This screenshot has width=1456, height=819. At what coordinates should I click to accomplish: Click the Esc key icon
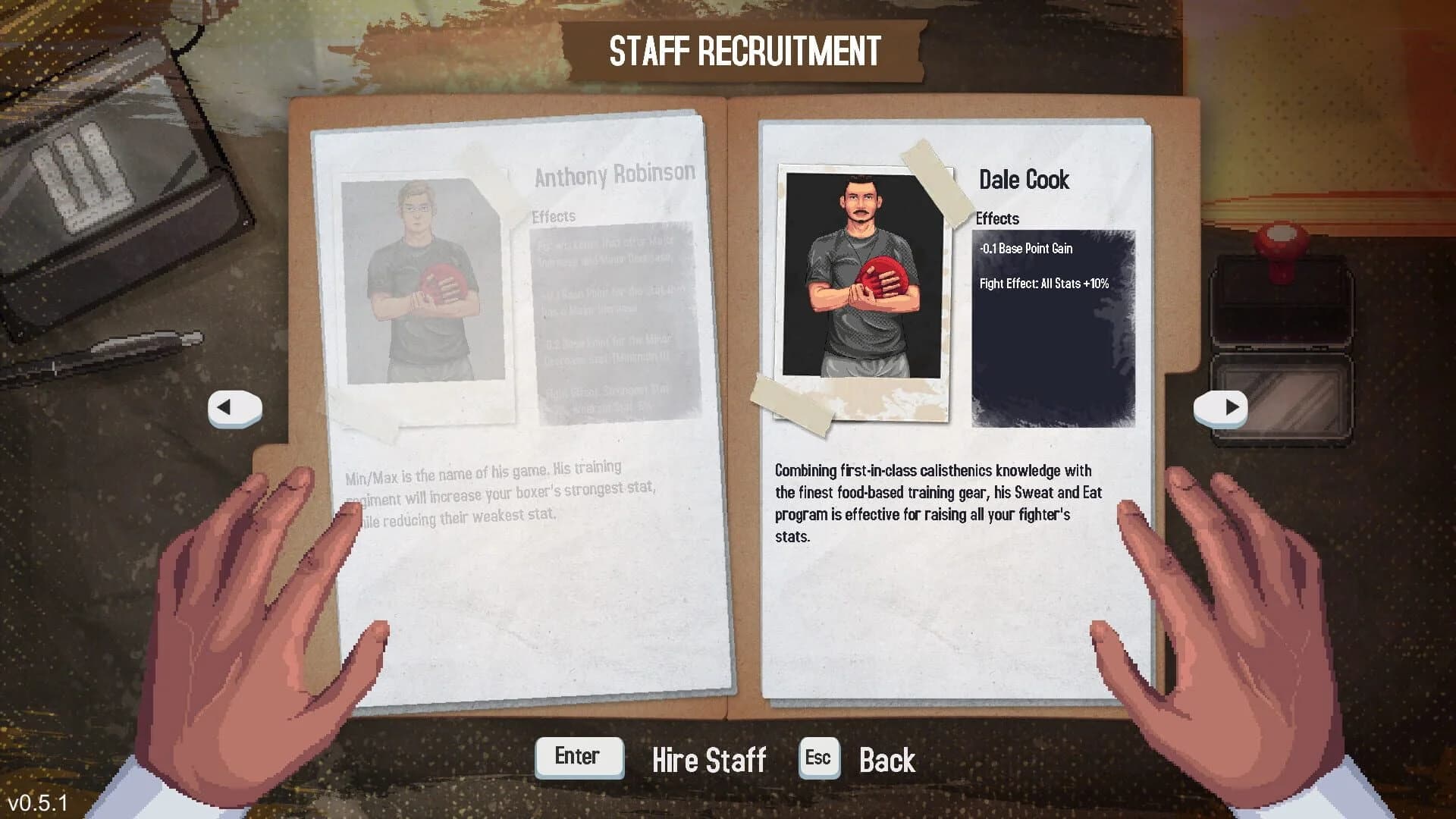coord(818,756)
